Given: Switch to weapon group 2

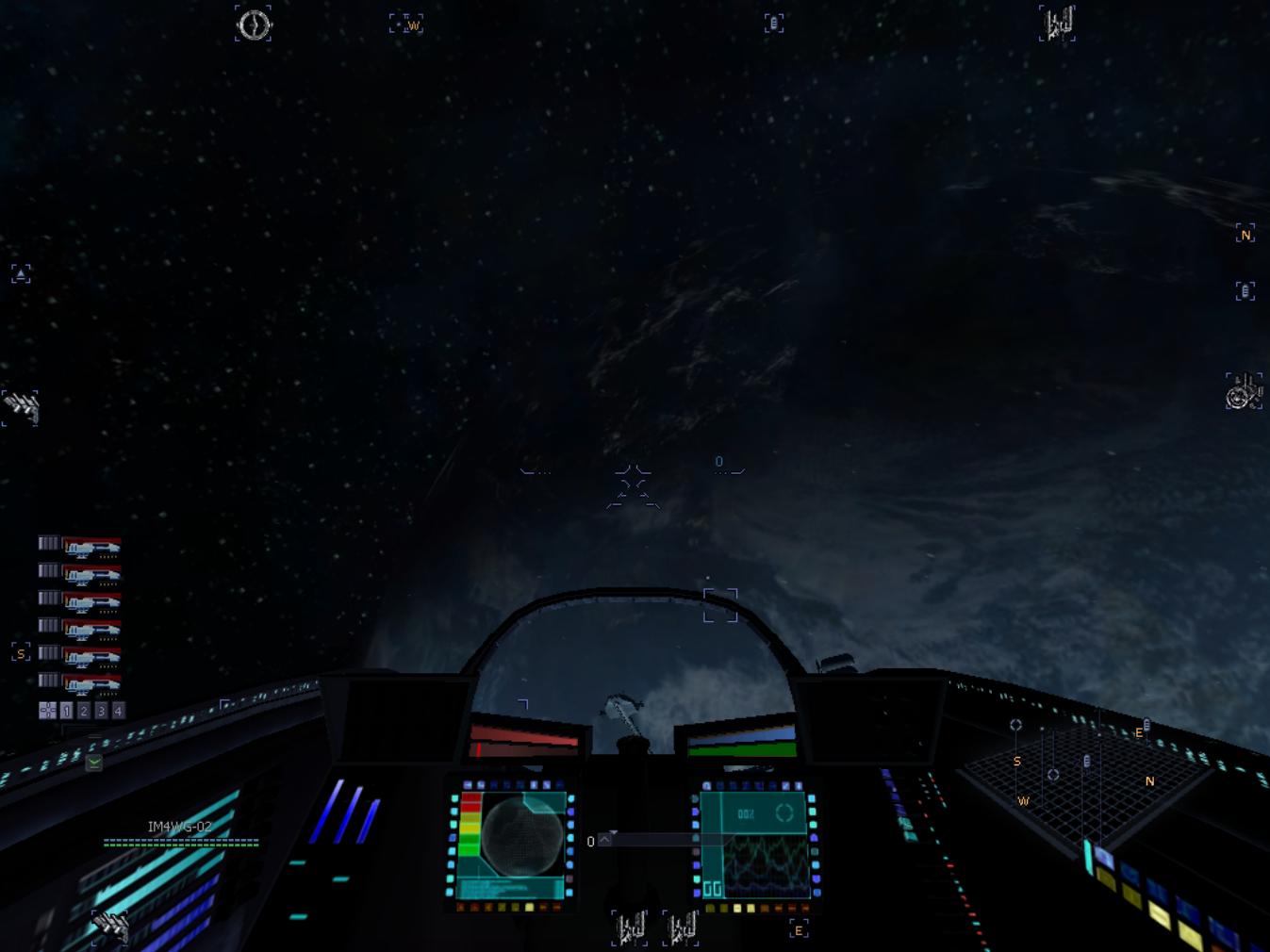Looking at the screenshot, I should pyautogui.click(x=84, y=711).
